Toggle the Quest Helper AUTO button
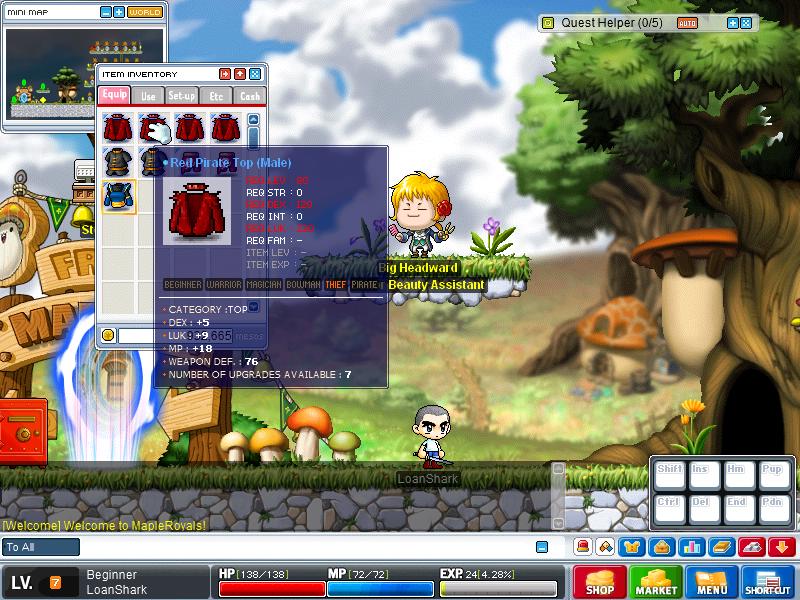 pos(687,23)
